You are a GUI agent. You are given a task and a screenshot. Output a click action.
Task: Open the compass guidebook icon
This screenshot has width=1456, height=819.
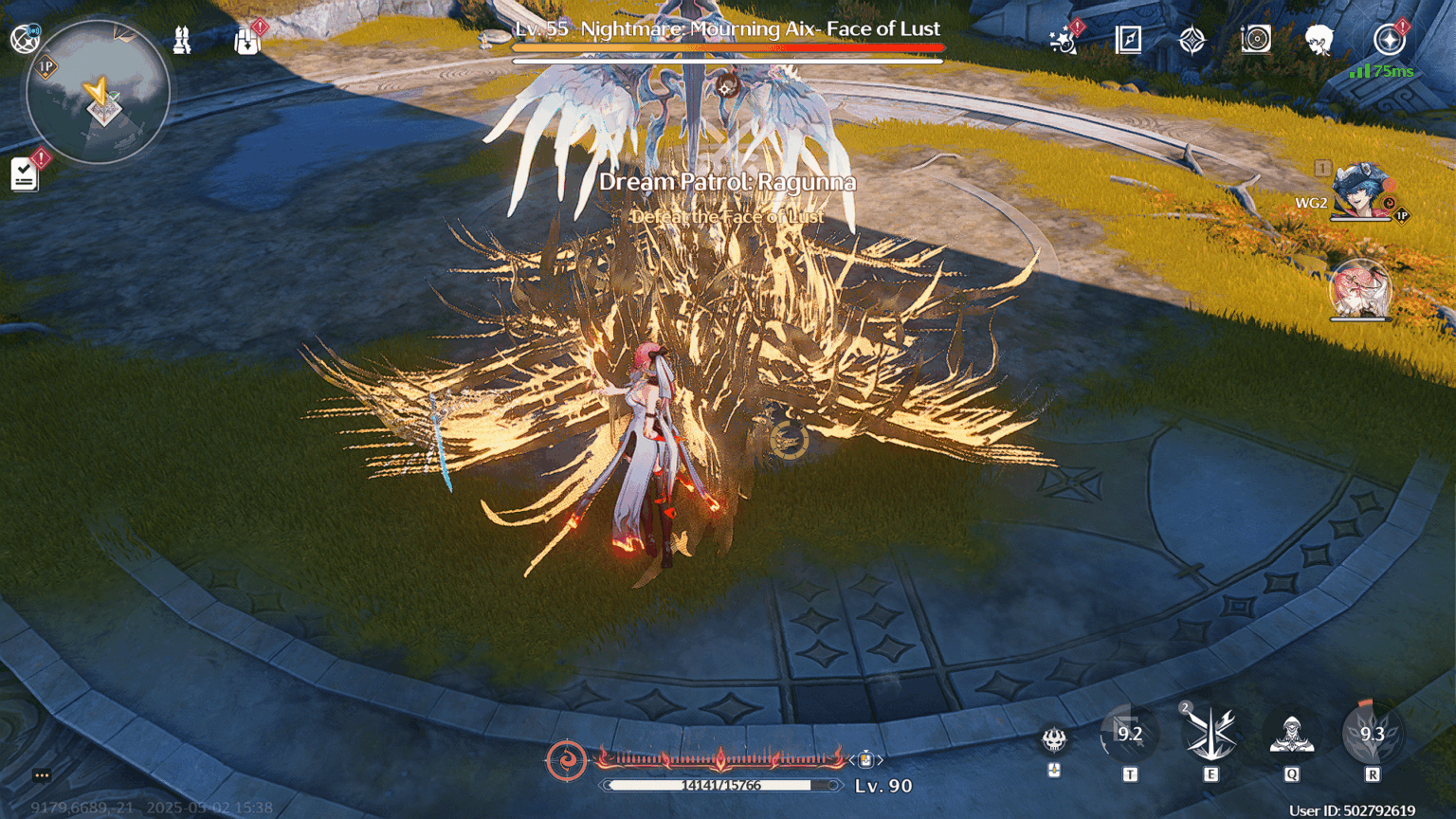click(1128, 40)
